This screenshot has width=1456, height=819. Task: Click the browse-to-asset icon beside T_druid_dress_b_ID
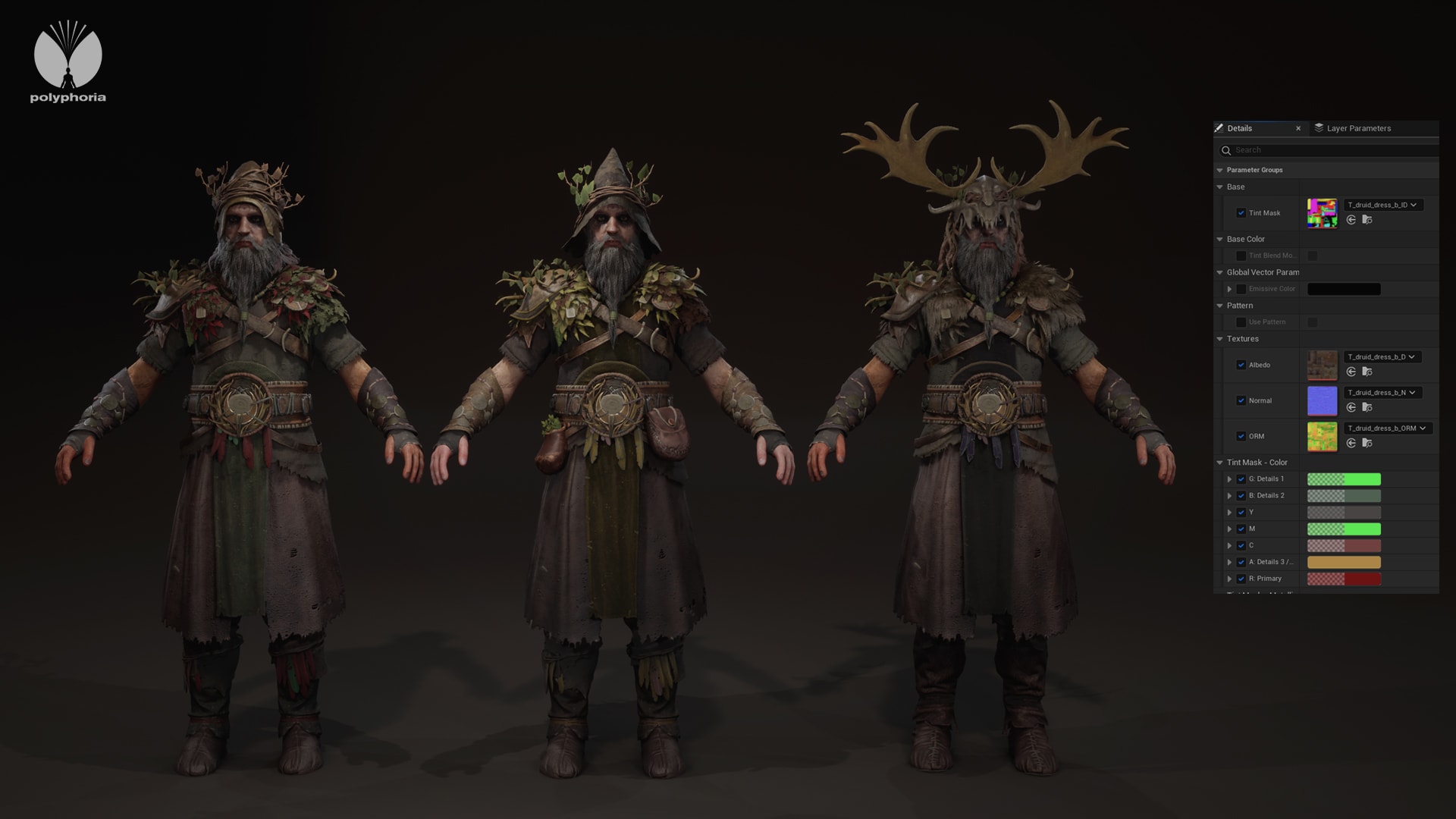tap(1367, 221)
